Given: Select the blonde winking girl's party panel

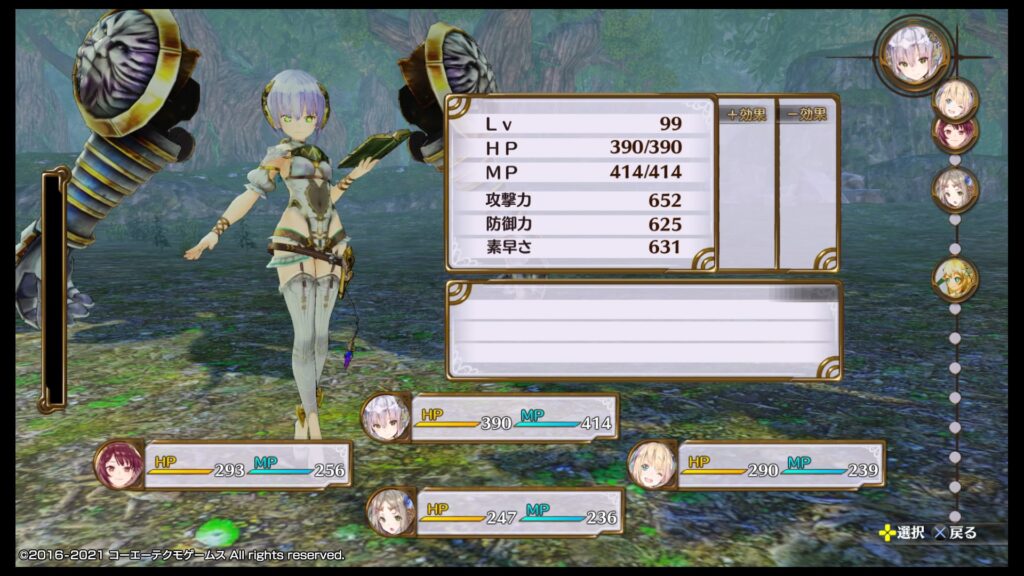Looking at the screenshot, I should coord(756,465).
